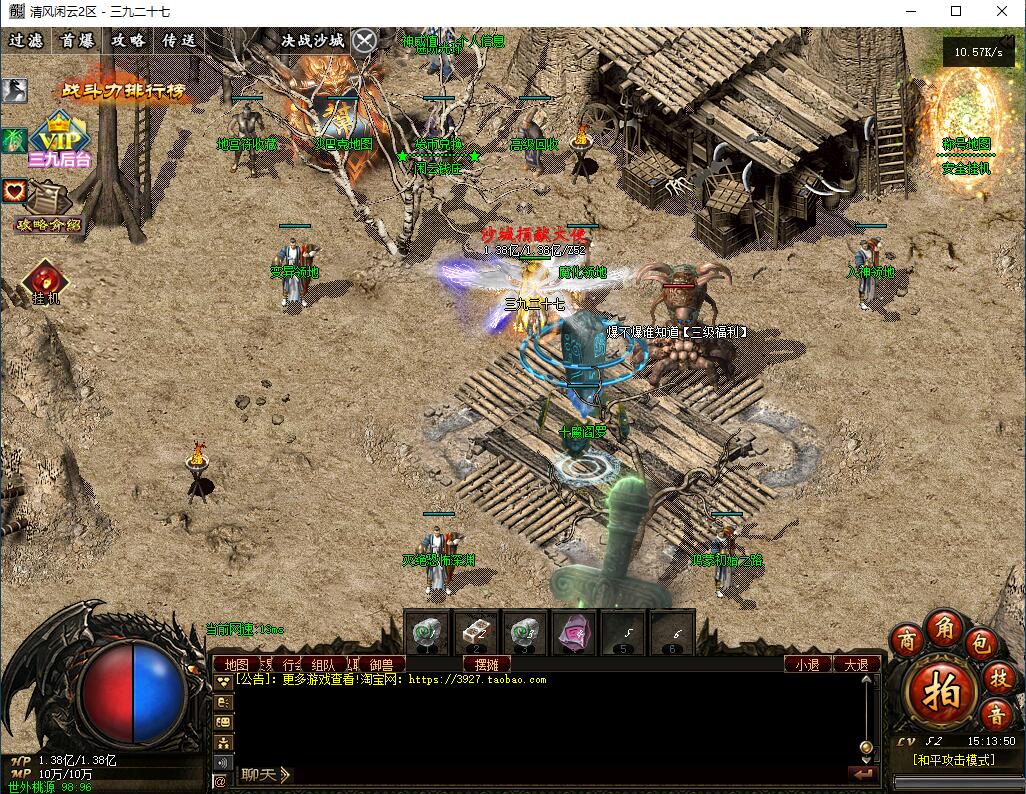Show the 战斗力排行榜 ranking board

click(123, 90)
